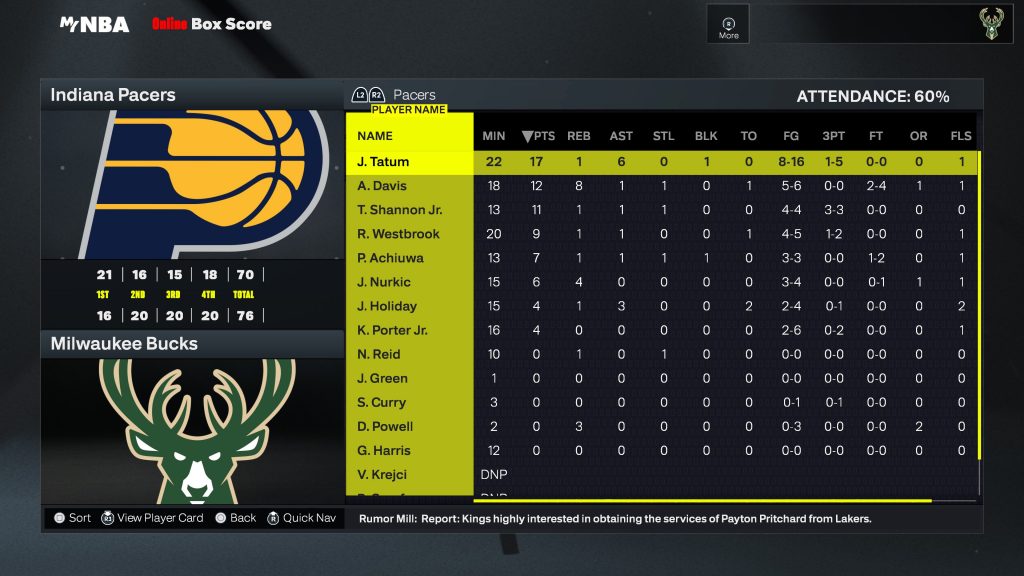1024x576 pixels.
Task: Select J. Nurkic from the roster
Action: click(x=384, y=282)
